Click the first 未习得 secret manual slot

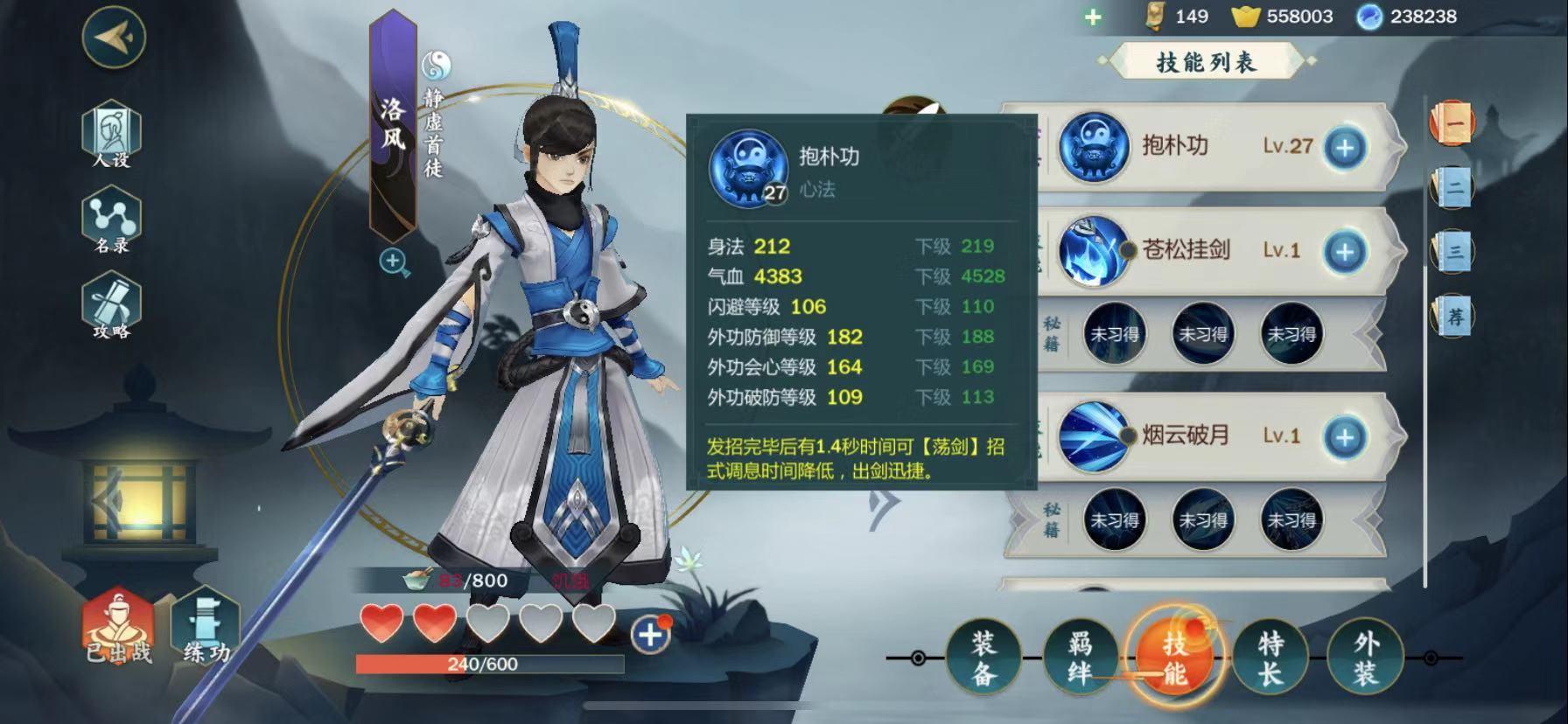click(1113, 335)
